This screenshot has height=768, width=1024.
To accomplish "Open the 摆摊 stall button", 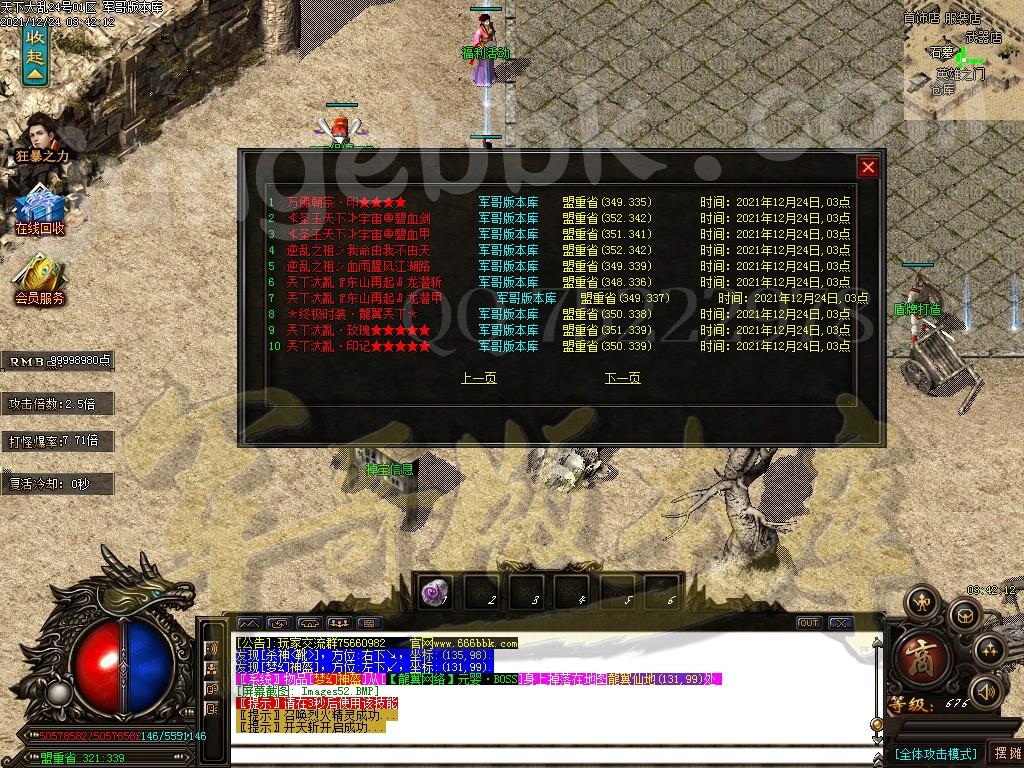I will click(x=1004, y=753).
